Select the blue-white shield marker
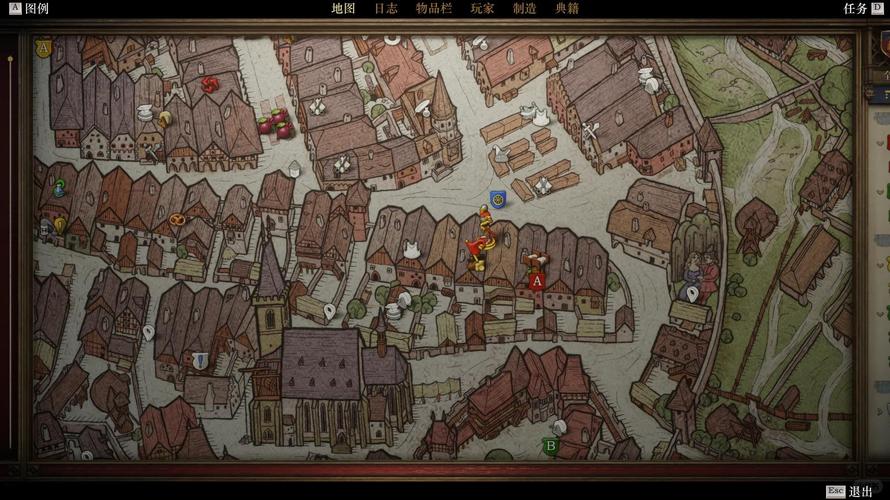 point(200,359)
